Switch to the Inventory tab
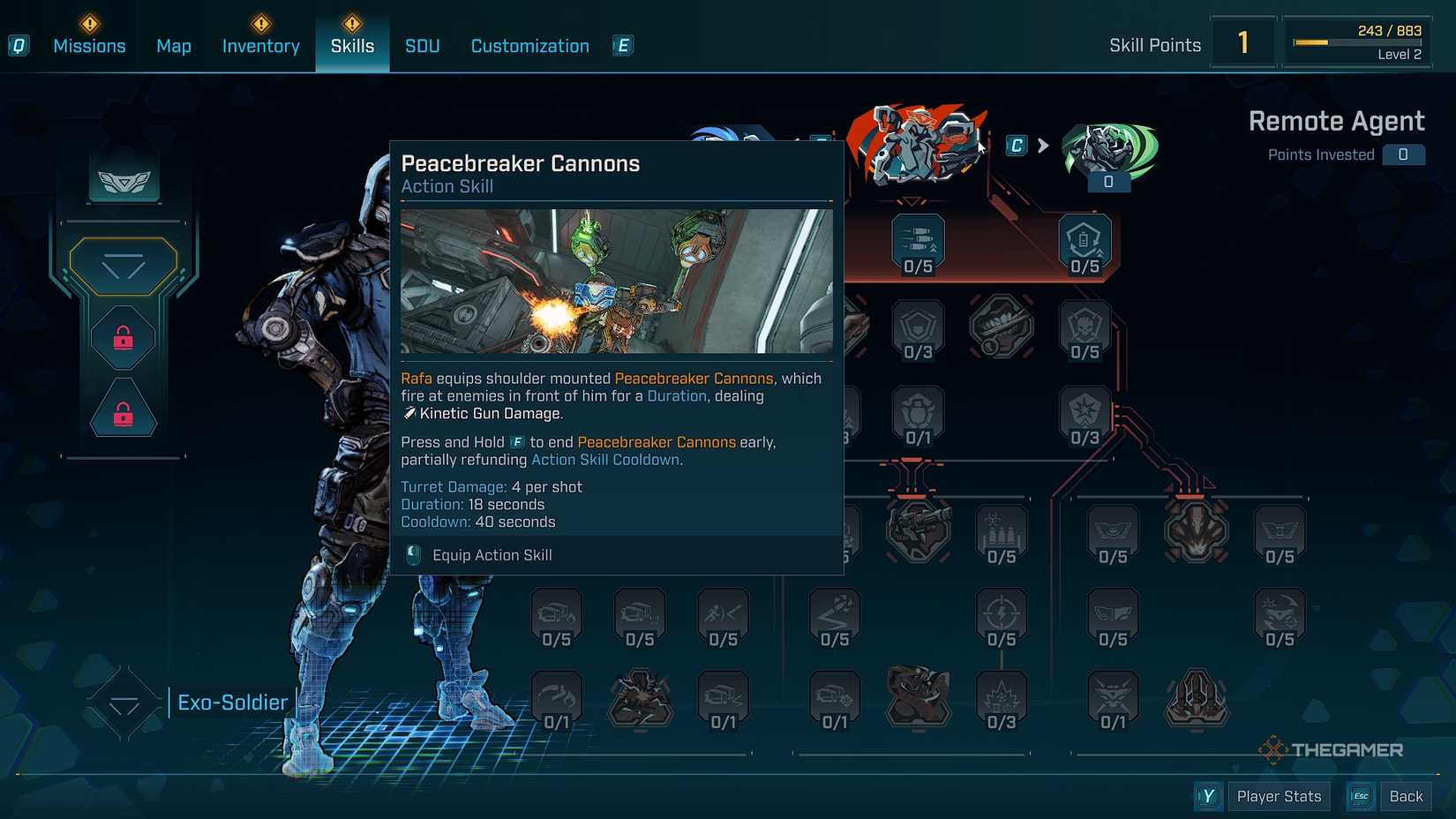The image size is (1456, 819). tap(260, 45)
